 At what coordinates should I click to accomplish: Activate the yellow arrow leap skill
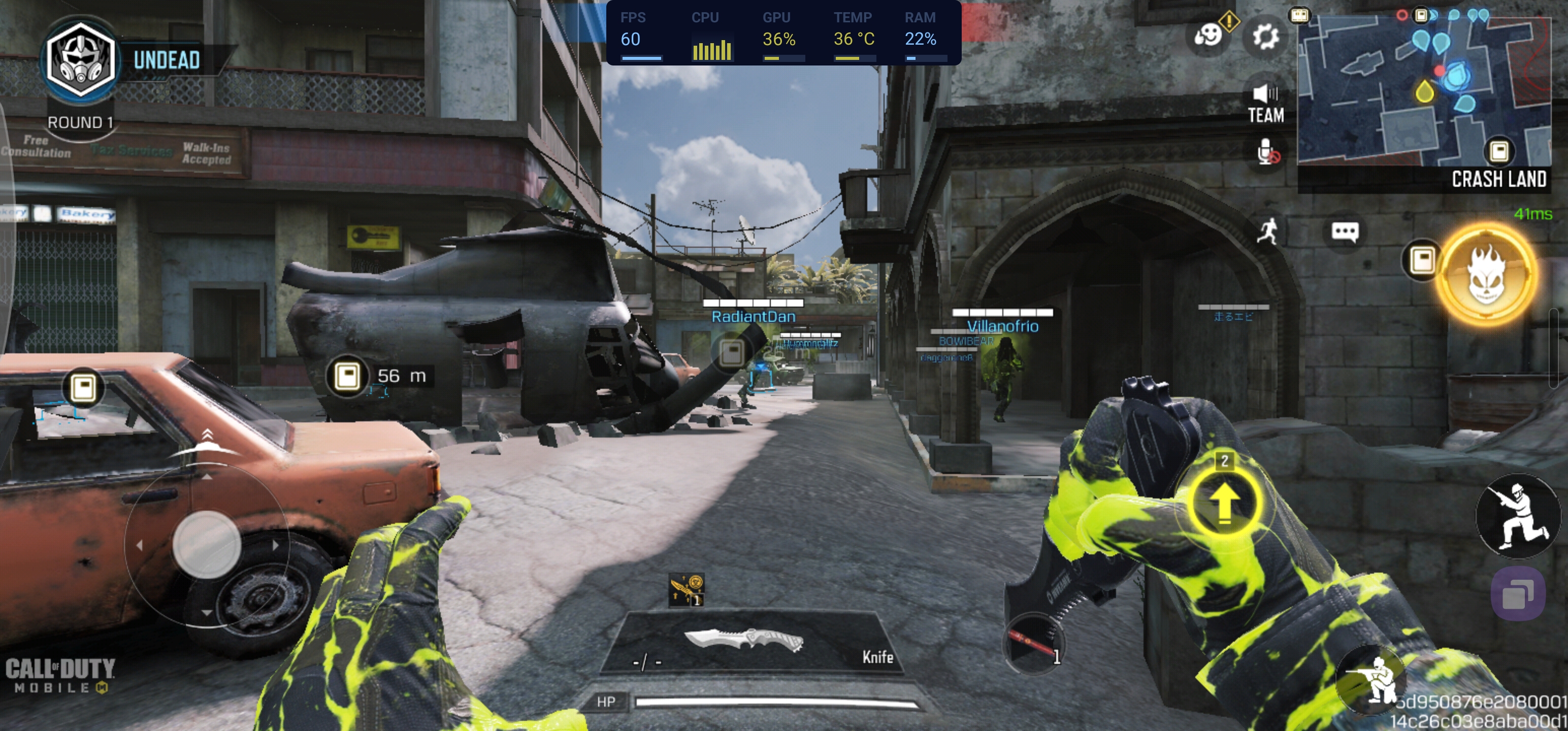[1224, 502]
